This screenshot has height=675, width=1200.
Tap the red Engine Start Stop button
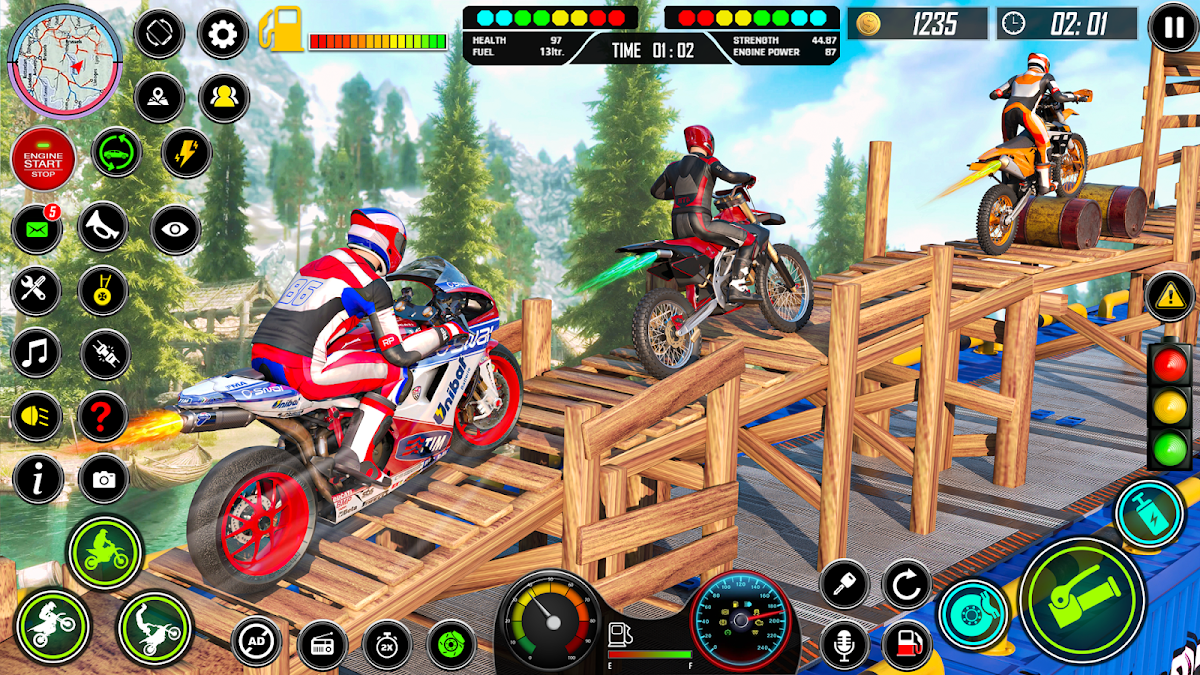coord(43,158)
